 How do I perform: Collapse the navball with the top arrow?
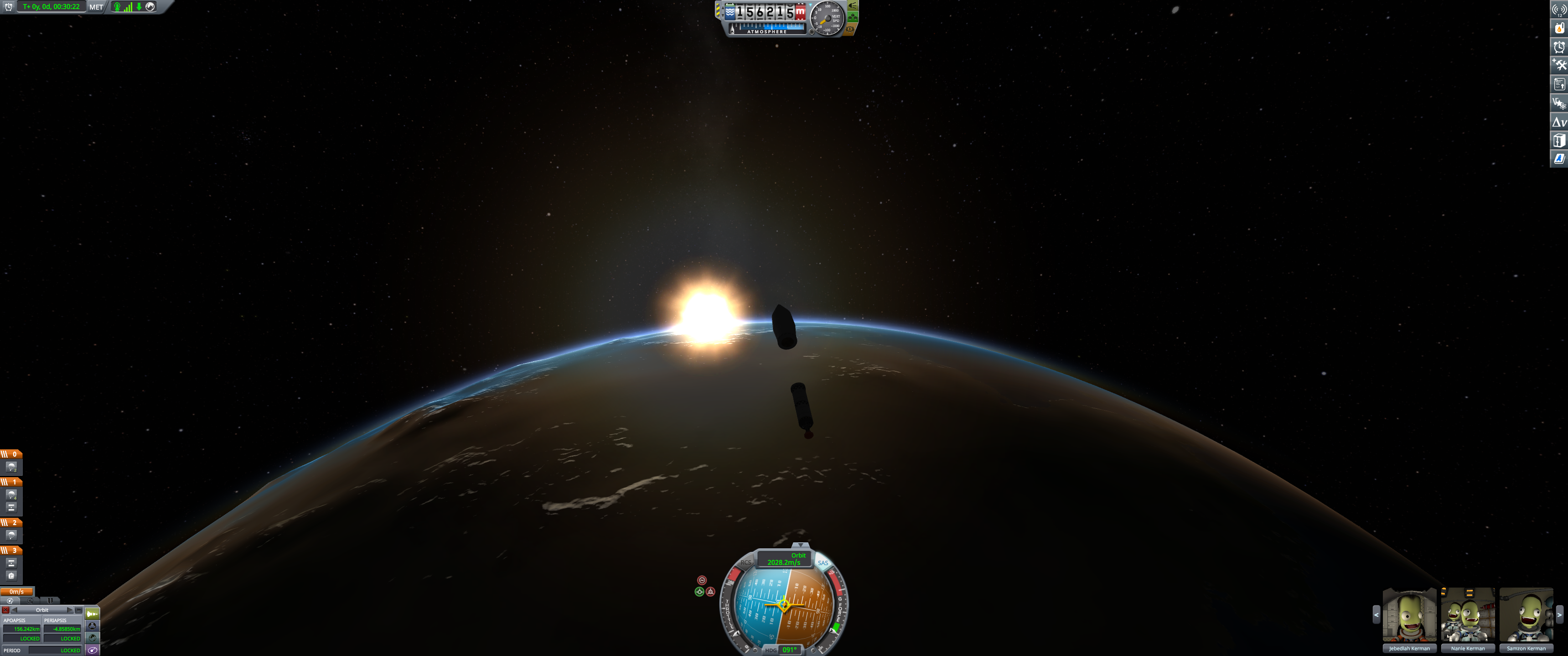click(801, 545)
